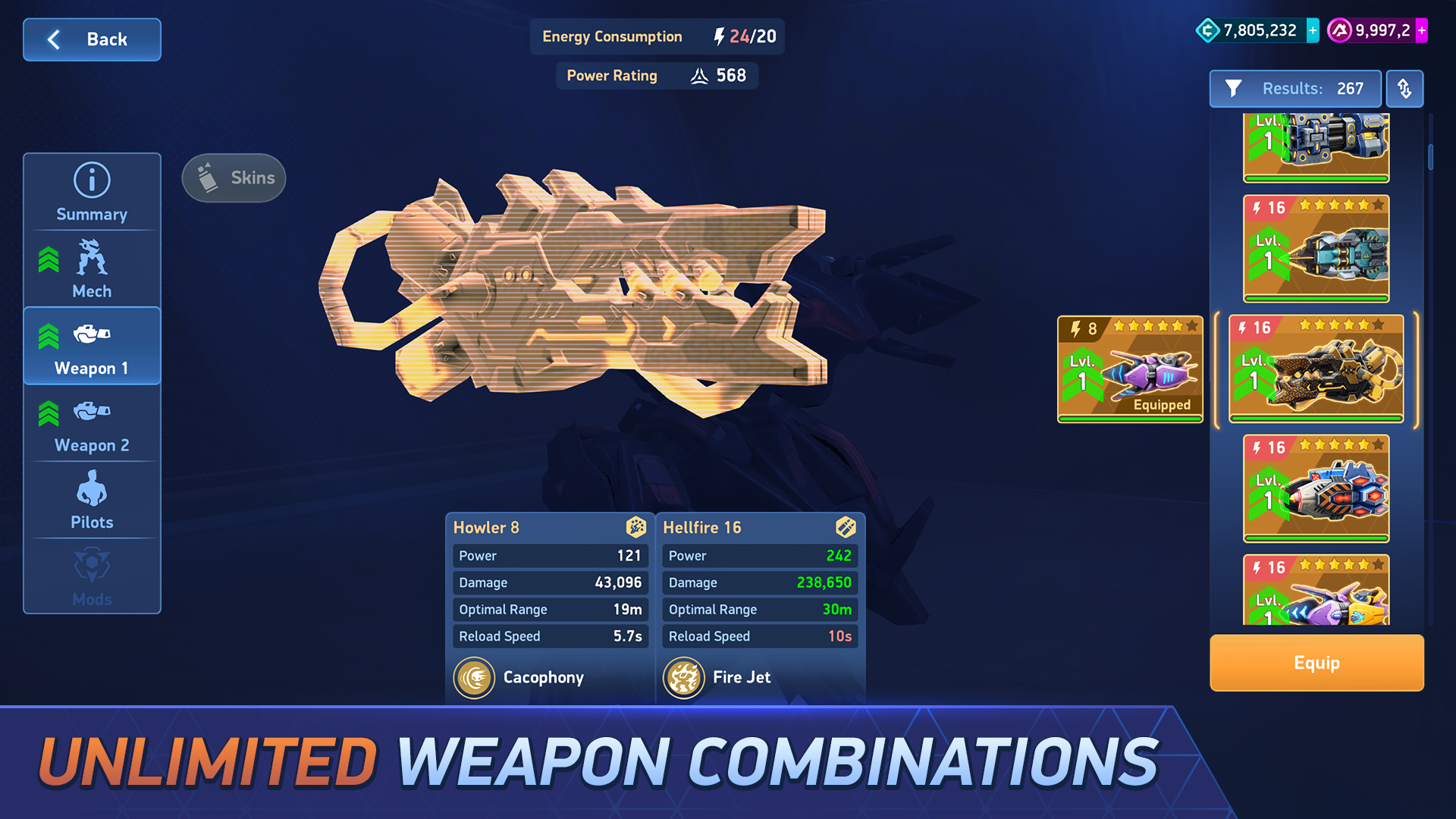Switch to the Weapon 1 tab
The width and height of the screenshot is (1456, 819).
click(91, 345)
